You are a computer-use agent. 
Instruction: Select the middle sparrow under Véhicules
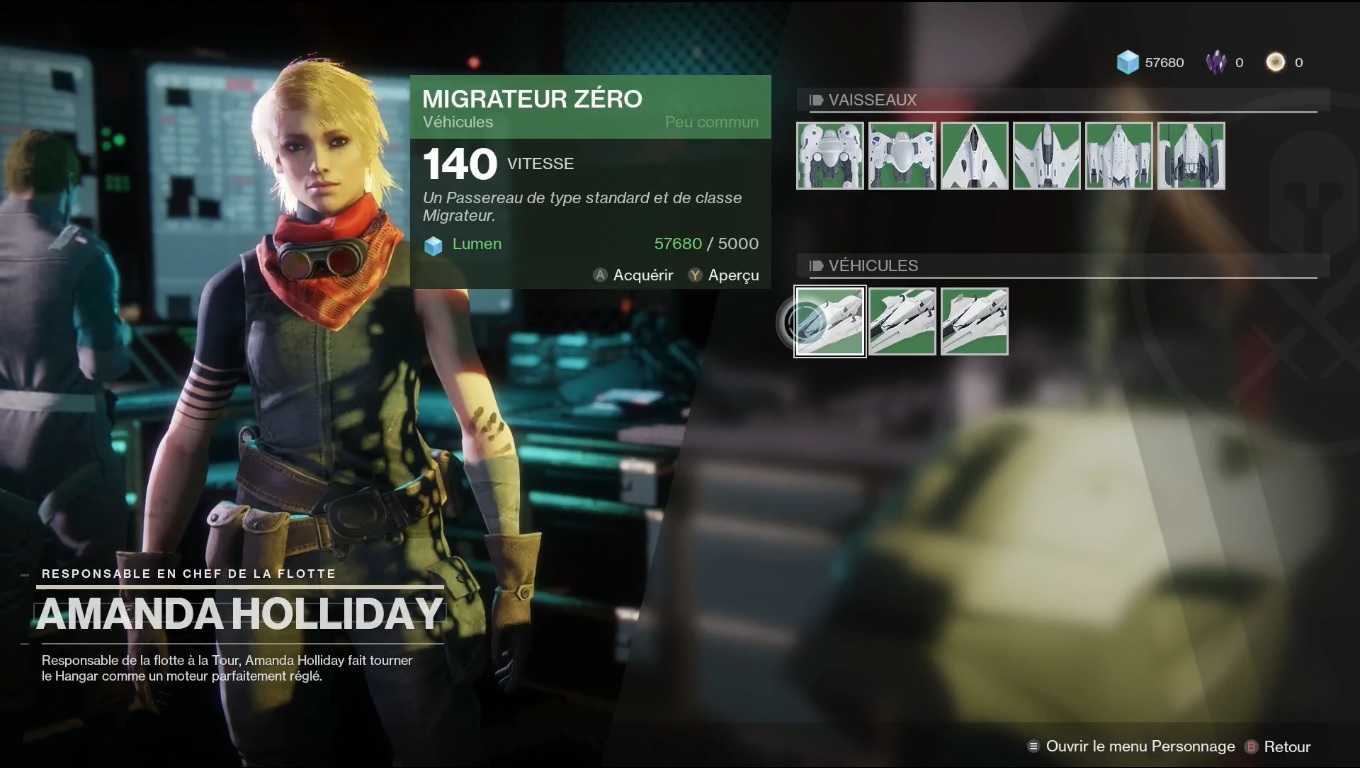tap(902, 321)
